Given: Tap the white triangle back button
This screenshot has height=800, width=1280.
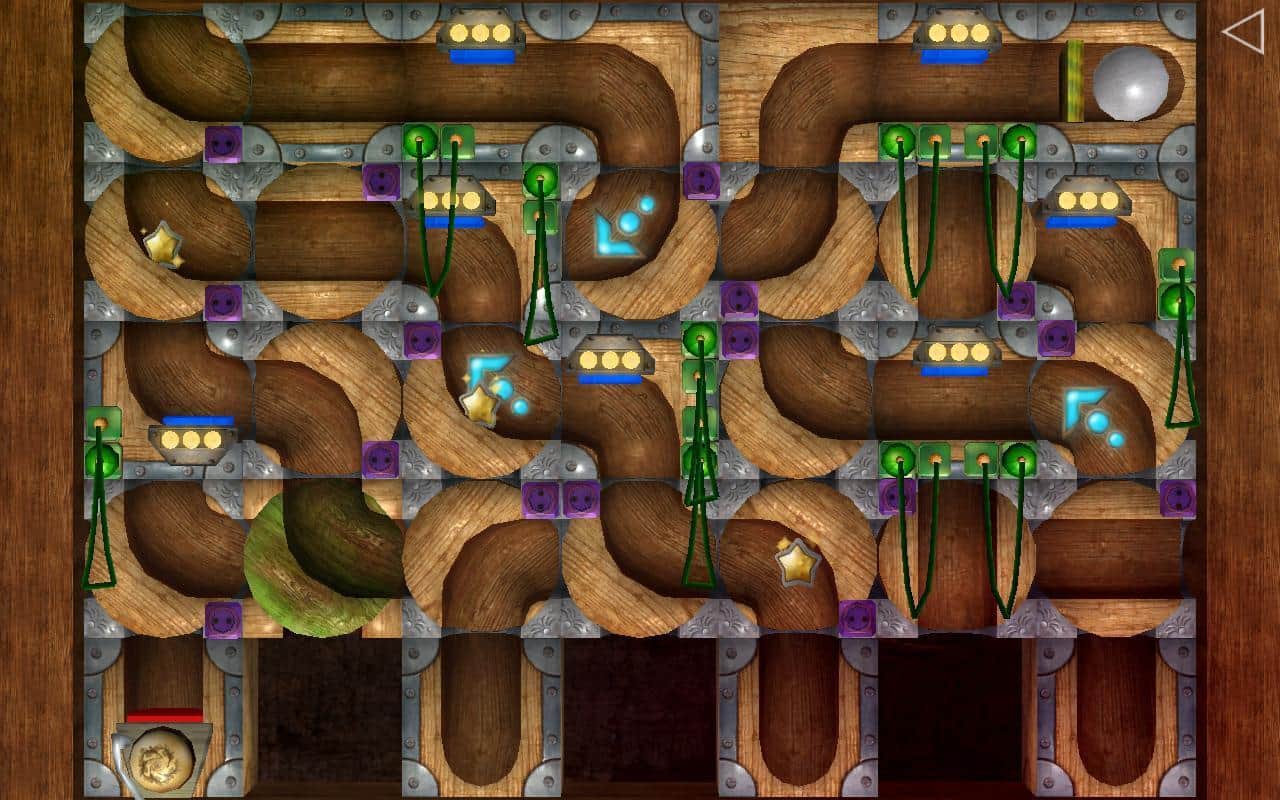Looking at the screenshot, I should pos(1243,32).
